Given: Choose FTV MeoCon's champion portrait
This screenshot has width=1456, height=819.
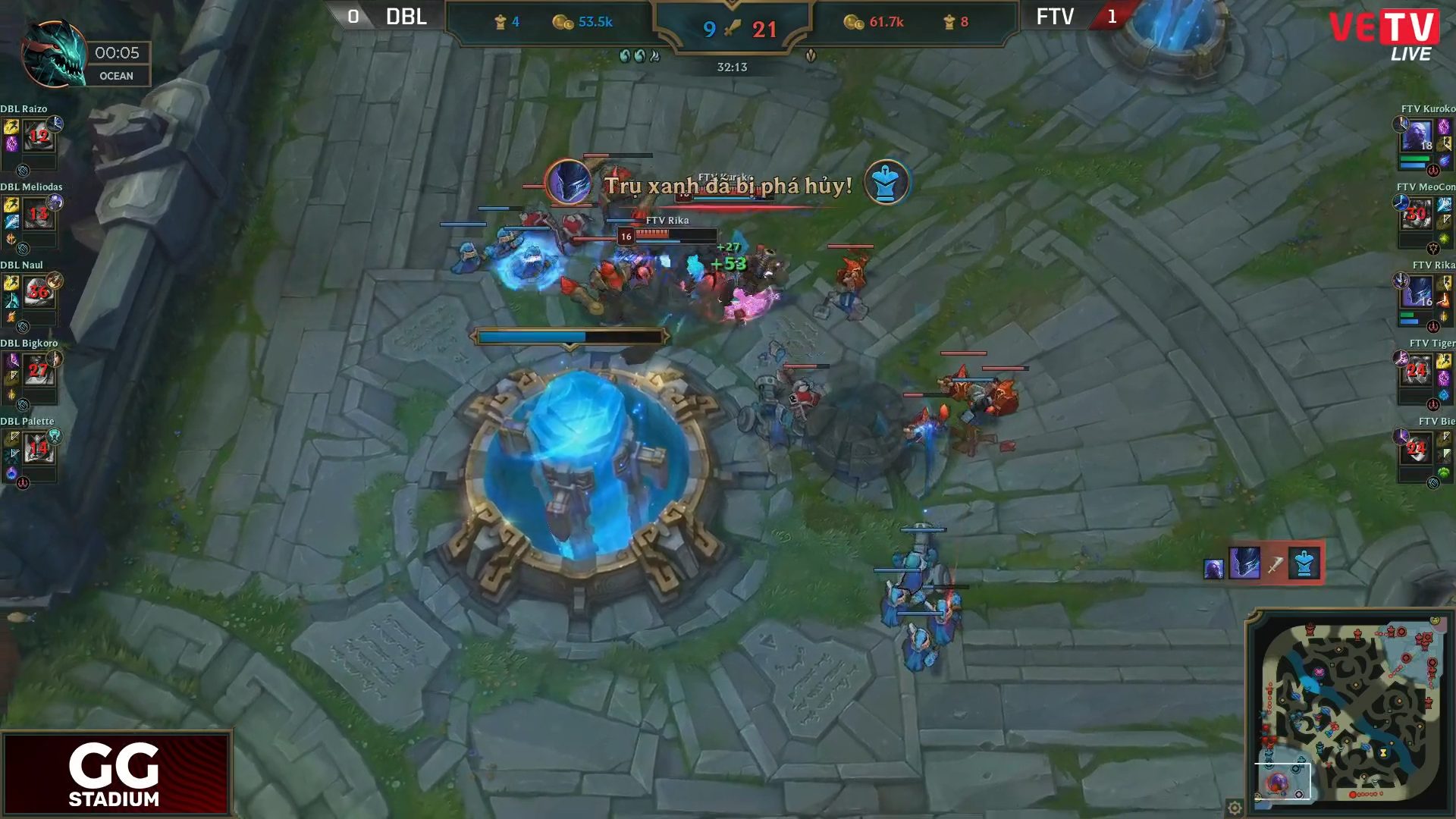Looking at the screenshot, I should point(1417,215).
